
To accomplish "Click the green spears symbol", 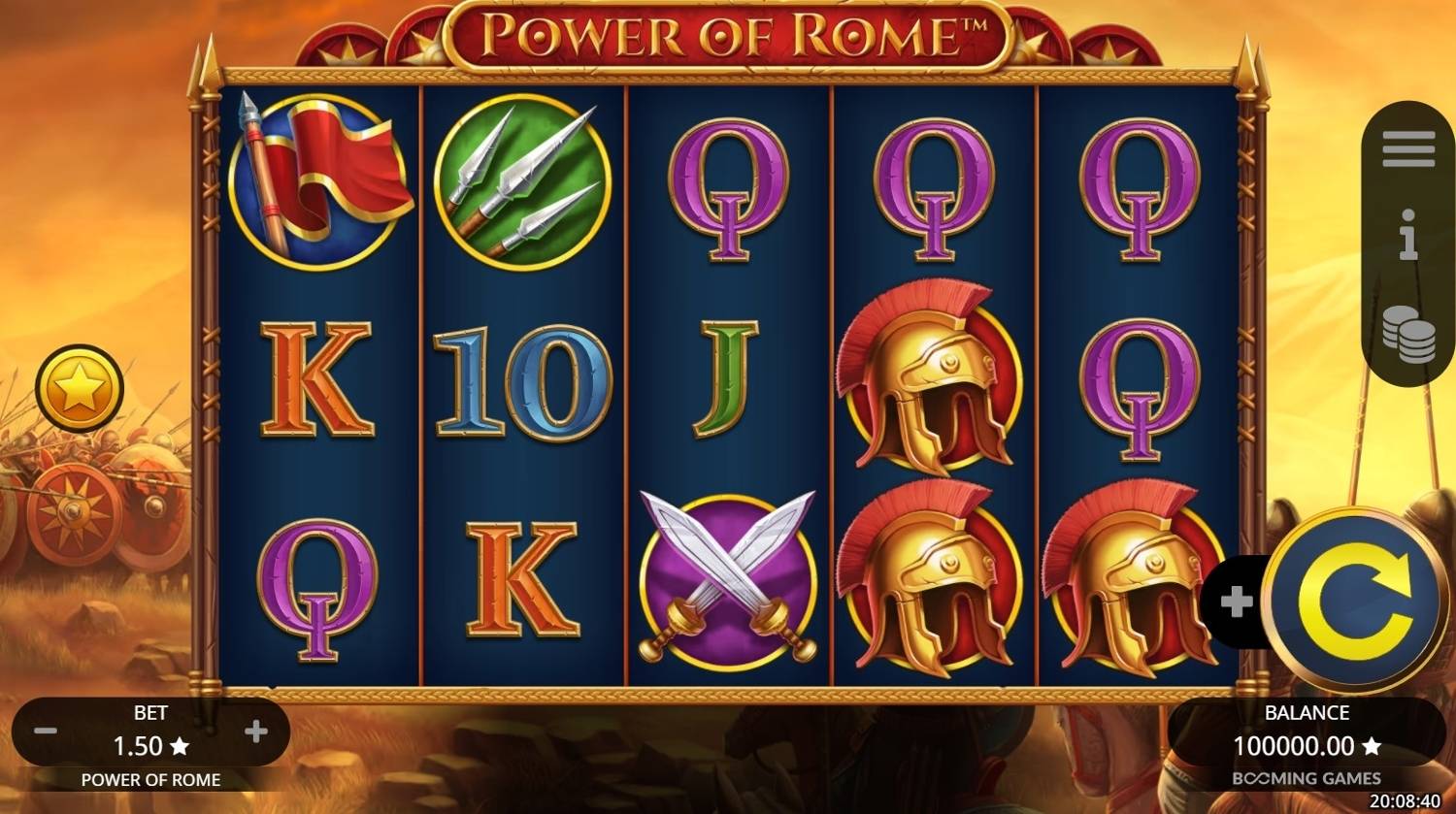I will [x=522, y=179].
